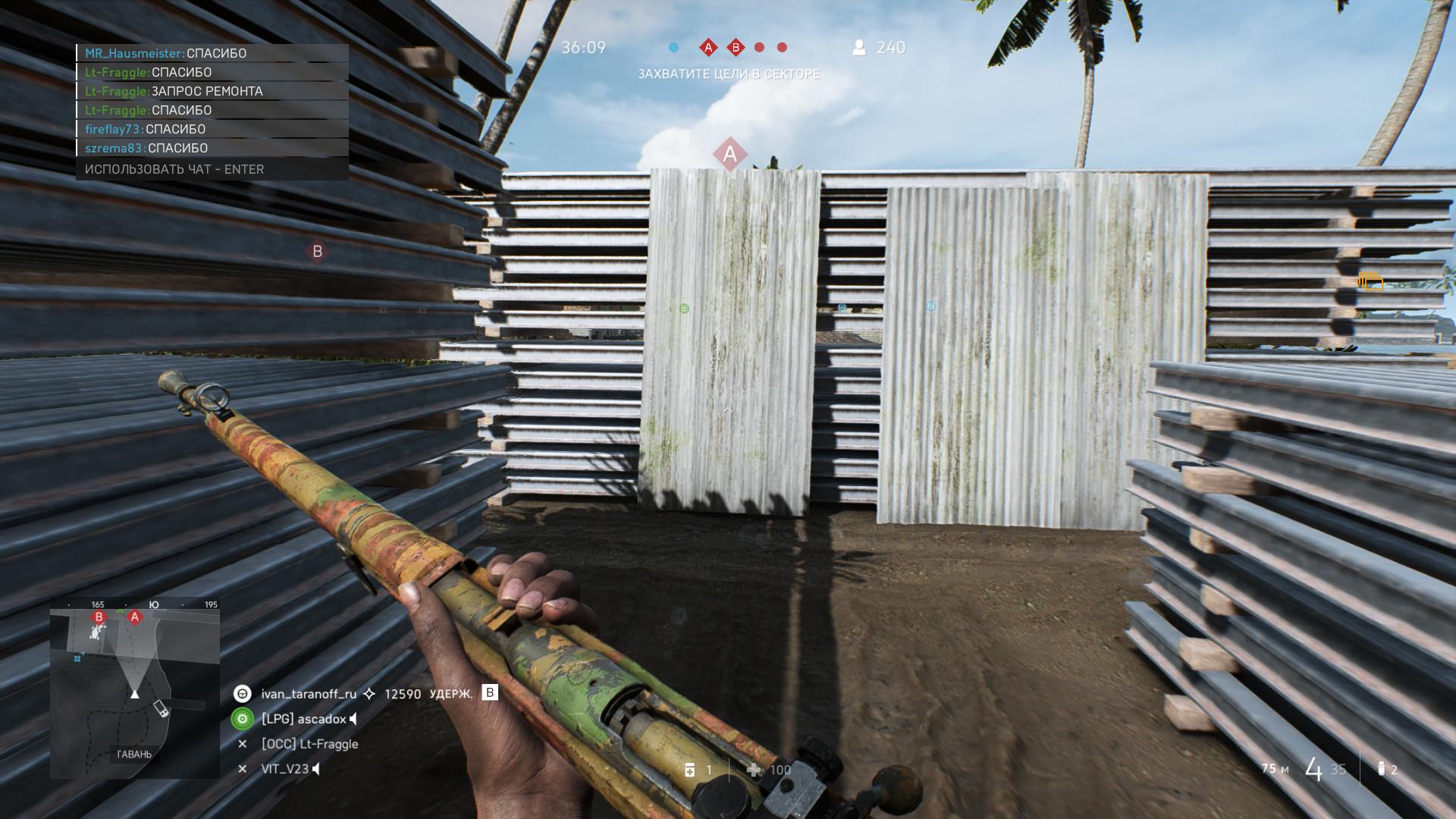Click the B objective marker on minimap
1456x819 pixels.
pos(99,617)
